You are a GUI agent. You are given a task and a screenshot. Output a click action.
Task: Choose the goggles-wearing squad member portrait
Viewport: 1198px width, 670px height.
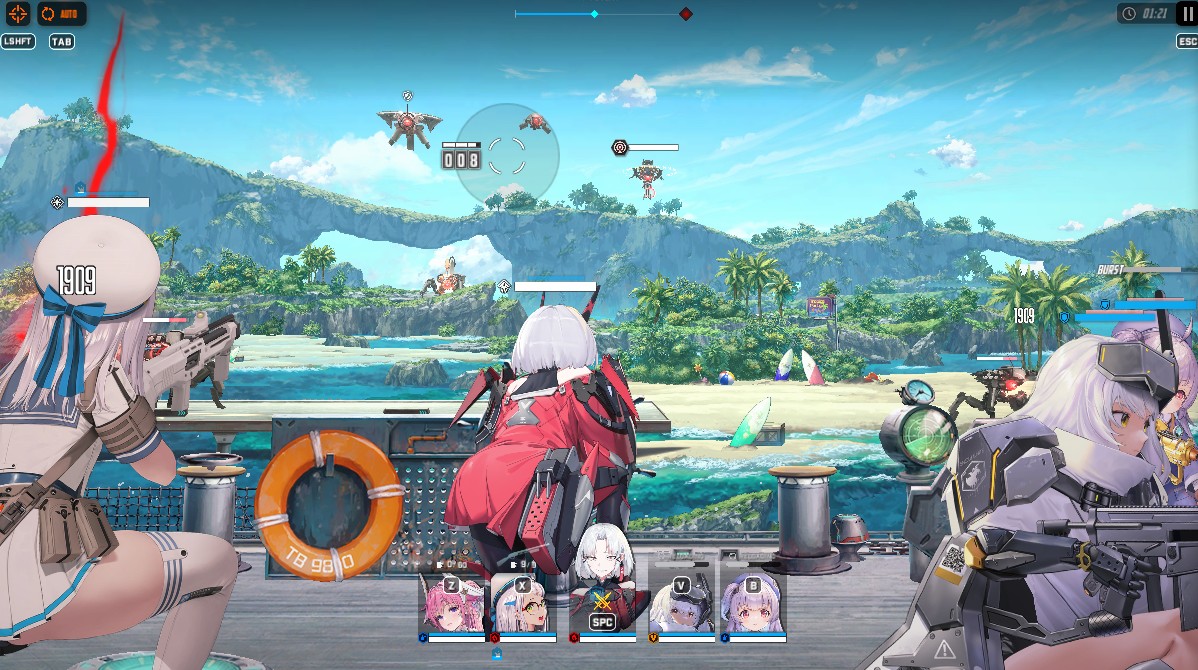(681, 606)
